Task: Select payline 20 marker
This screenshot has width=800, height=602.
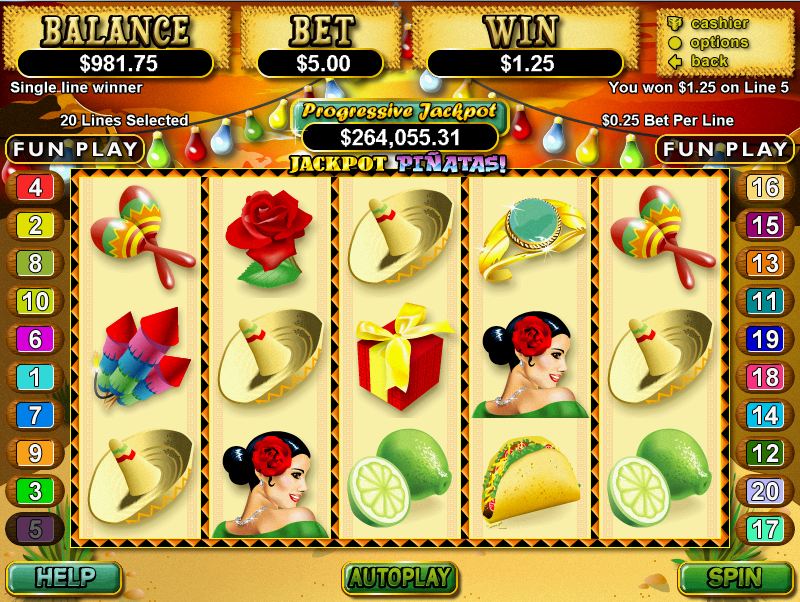Action: click(x=765, y=490)
